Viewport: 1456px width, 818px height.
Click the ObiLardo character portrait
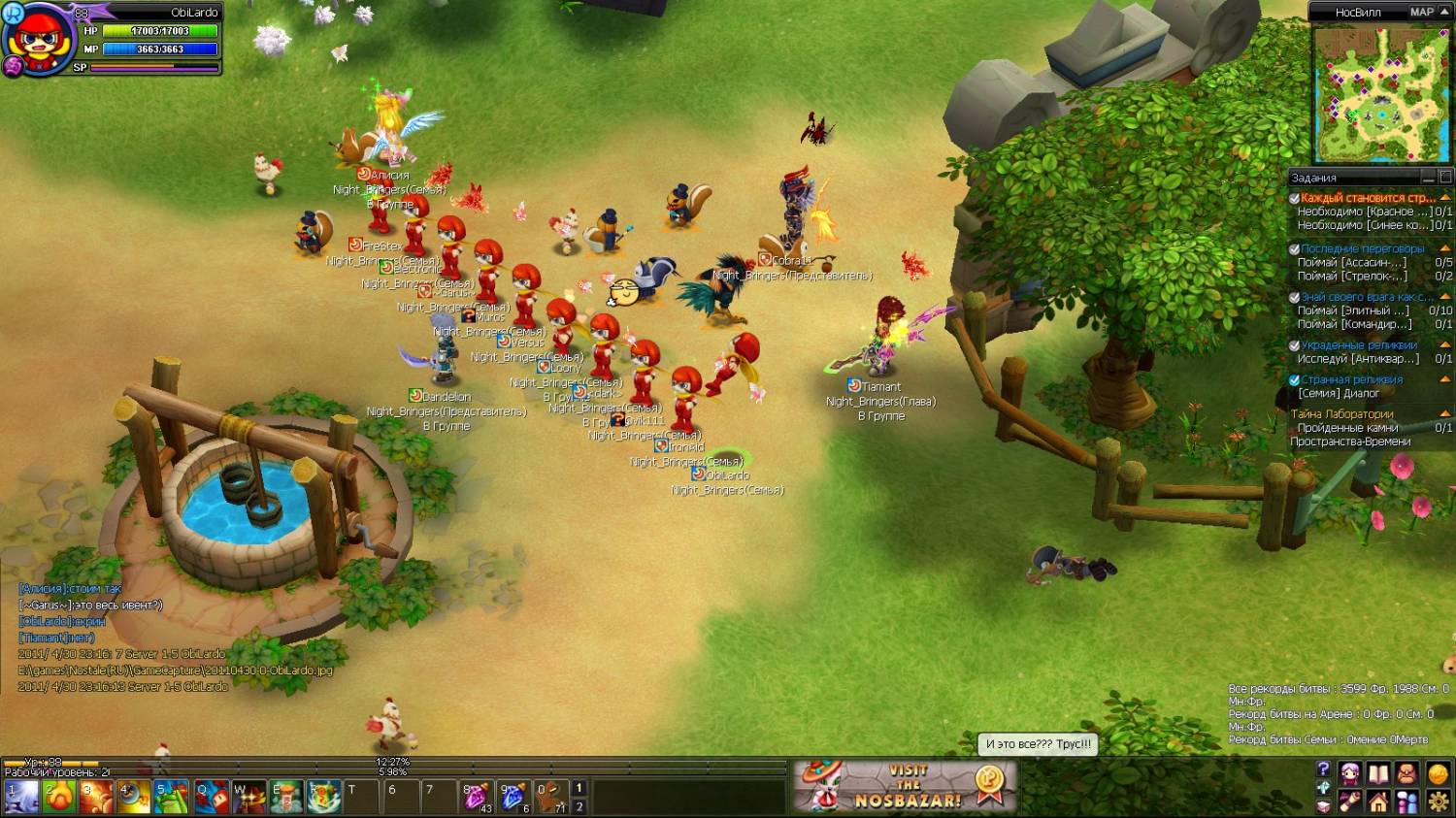[x=39, y=41]
